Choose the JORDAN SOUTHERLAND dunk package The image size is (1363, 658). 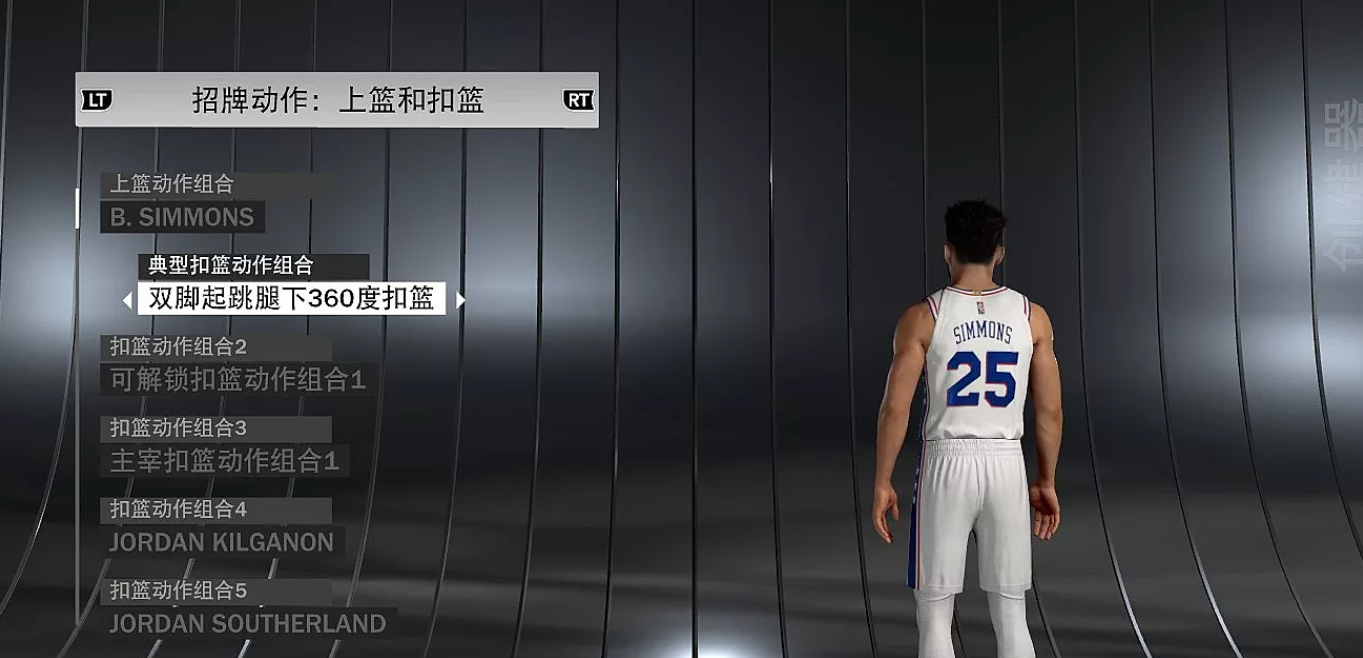(x=247, y=623)
